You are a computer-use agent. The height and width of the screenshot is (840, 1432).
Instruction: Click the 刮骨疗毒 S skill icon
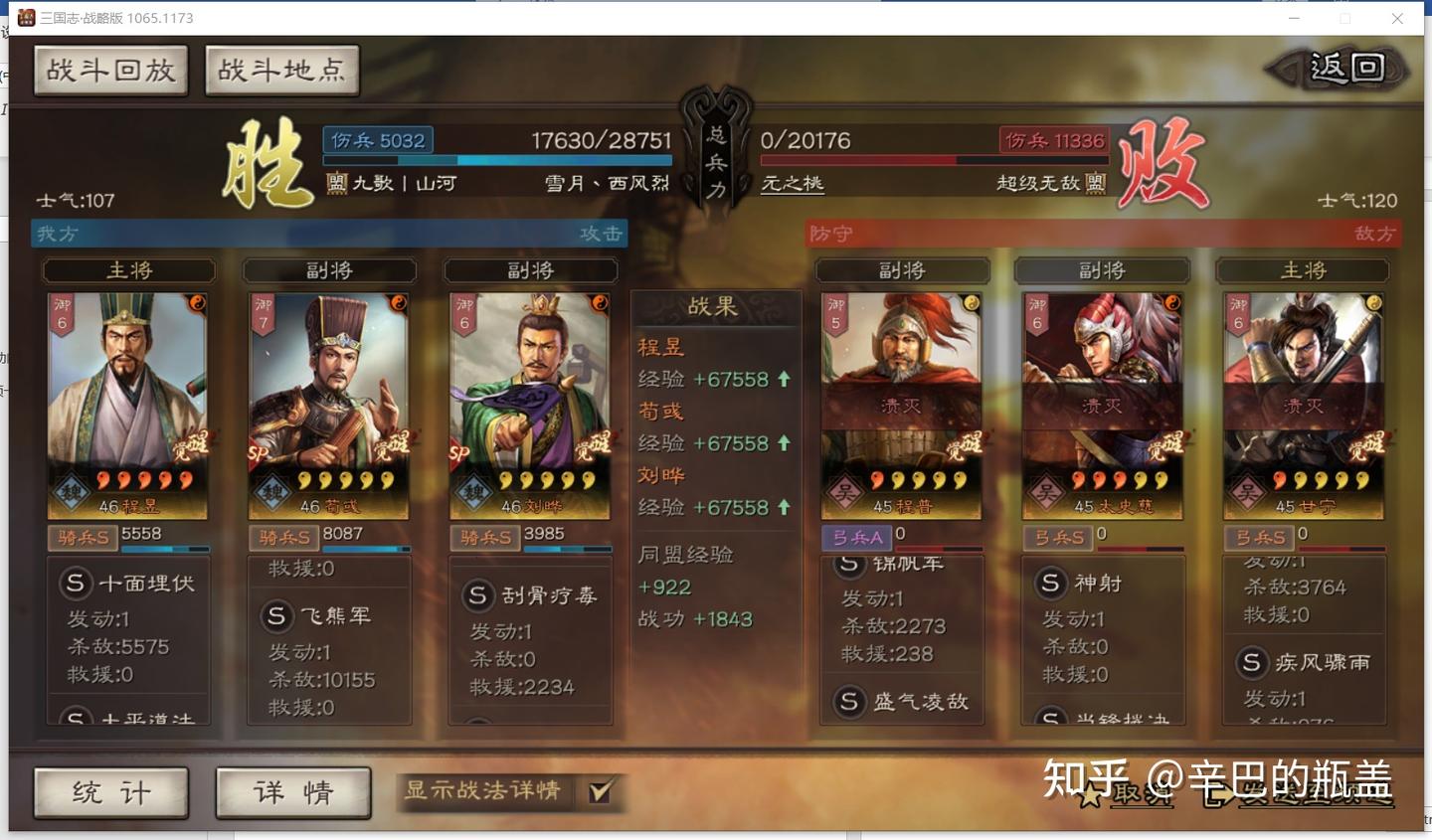click(477, 595)
